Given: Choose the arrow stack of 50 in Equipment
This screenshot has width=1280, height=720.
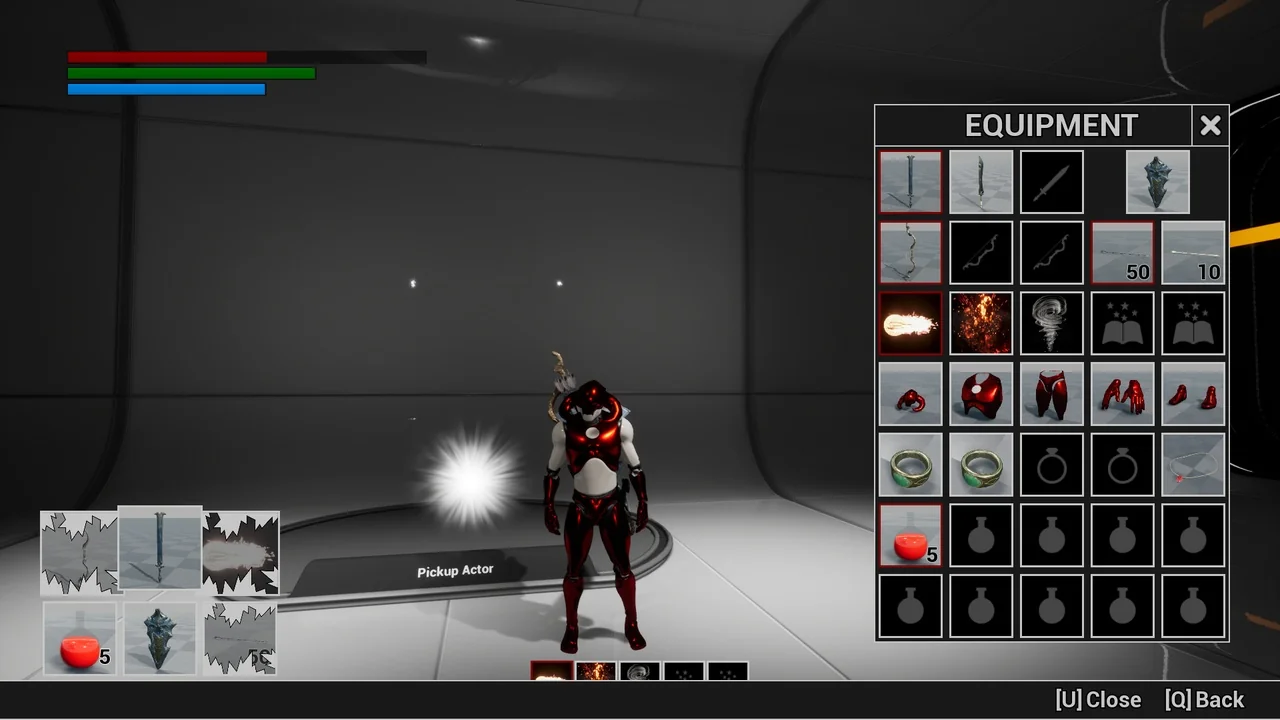Looking at the screenshot, I should [x=1122, y=253].
